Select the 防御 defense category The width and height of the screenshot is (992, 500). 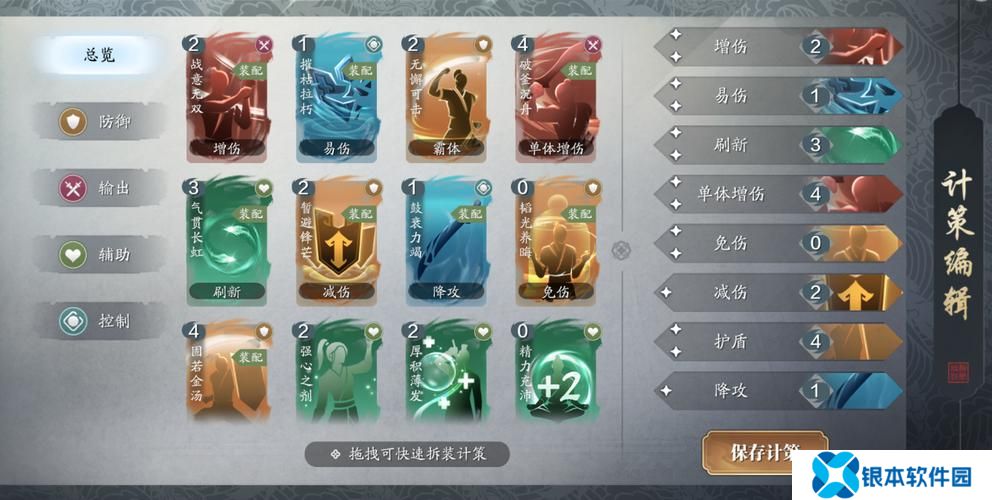[100, 122]
